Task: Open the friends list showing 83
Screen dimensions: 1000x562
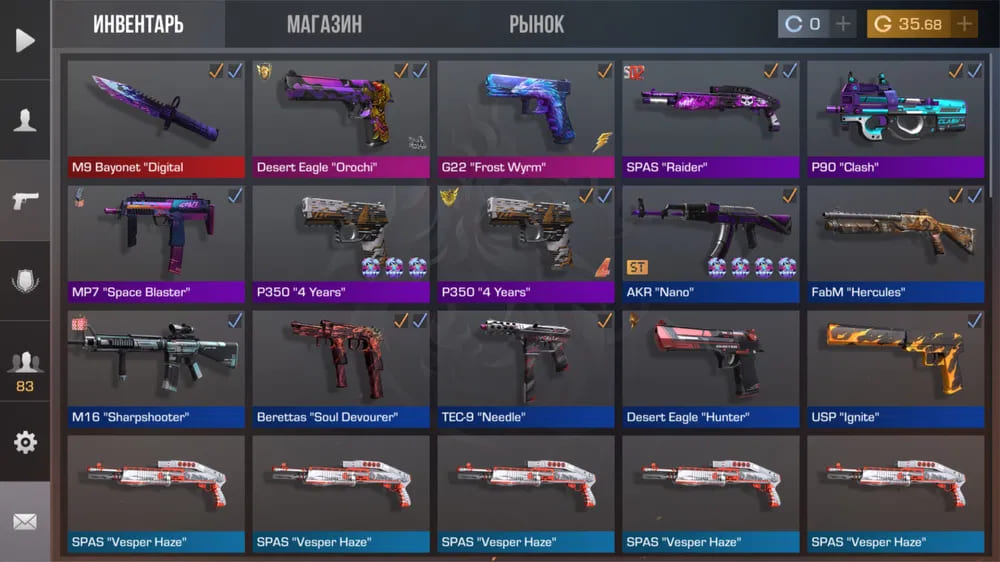Action: click(25, 370)
